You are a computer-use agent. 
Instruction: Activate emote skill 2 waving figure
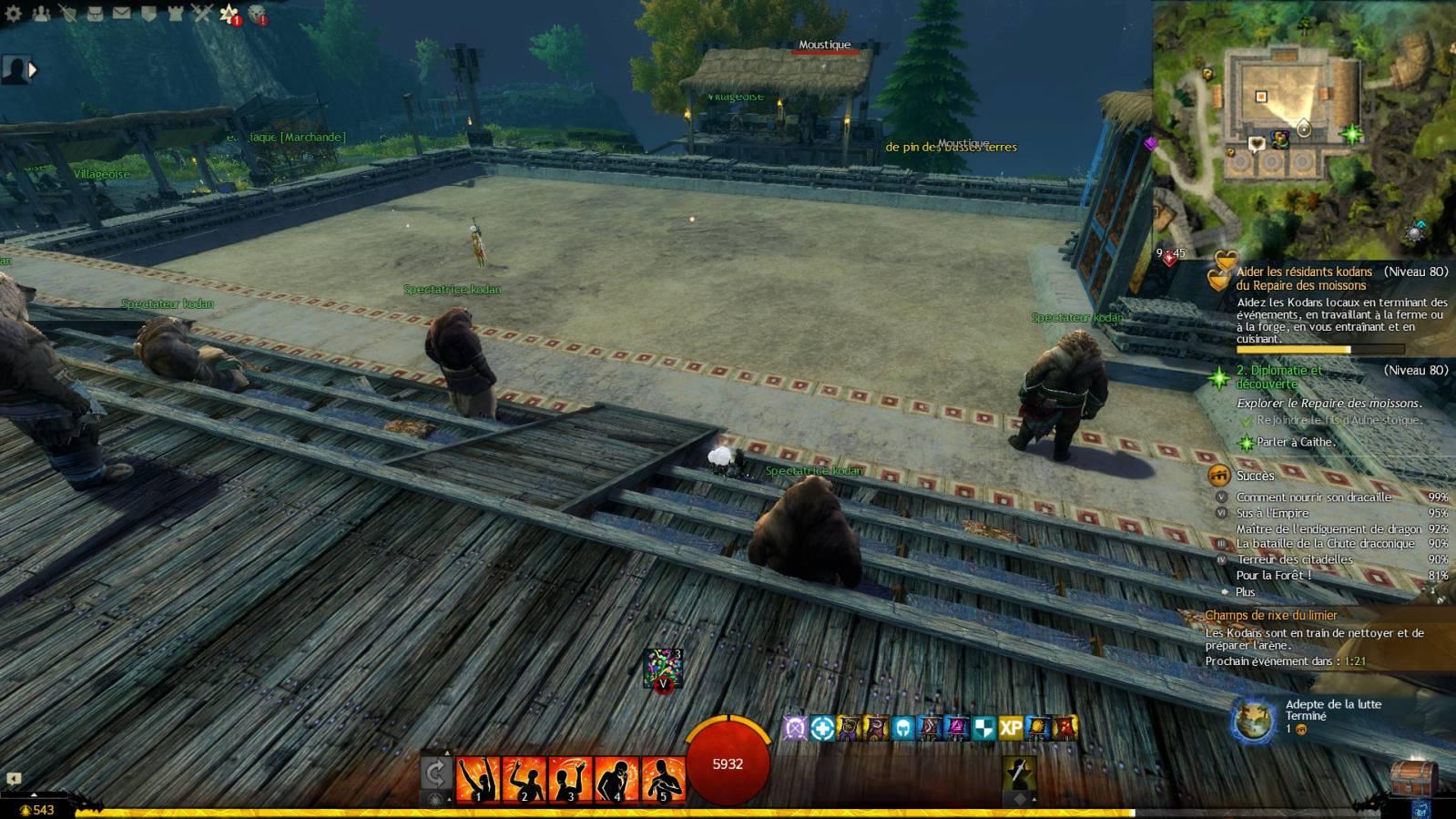(x=524, y=779)
